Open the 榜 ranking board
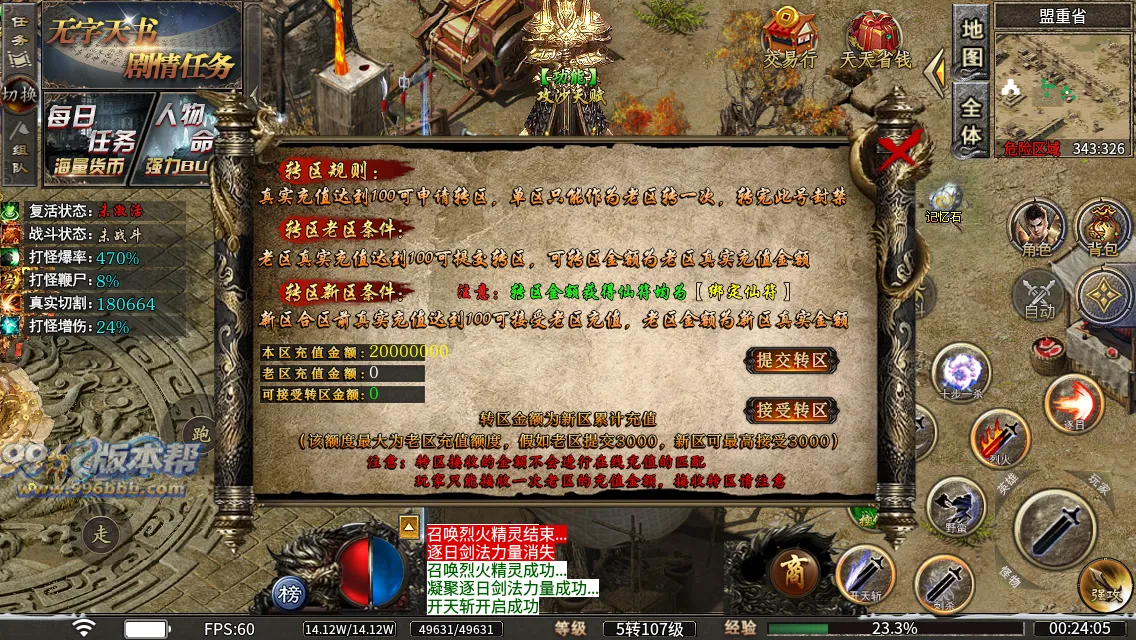This screenshot has width=1136, height=640. tap(290, 594)
